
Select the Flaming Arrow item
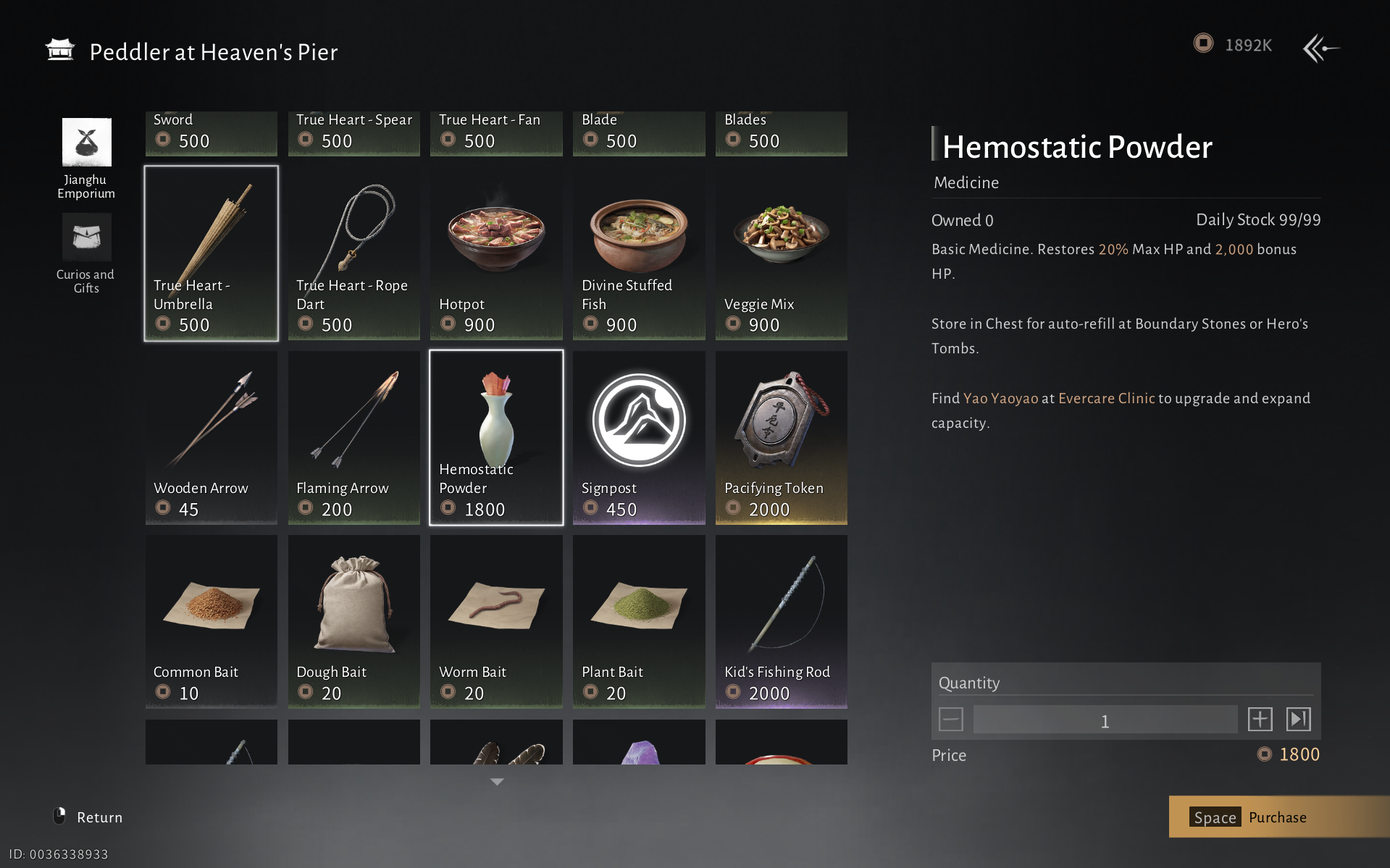coord(353,437)
